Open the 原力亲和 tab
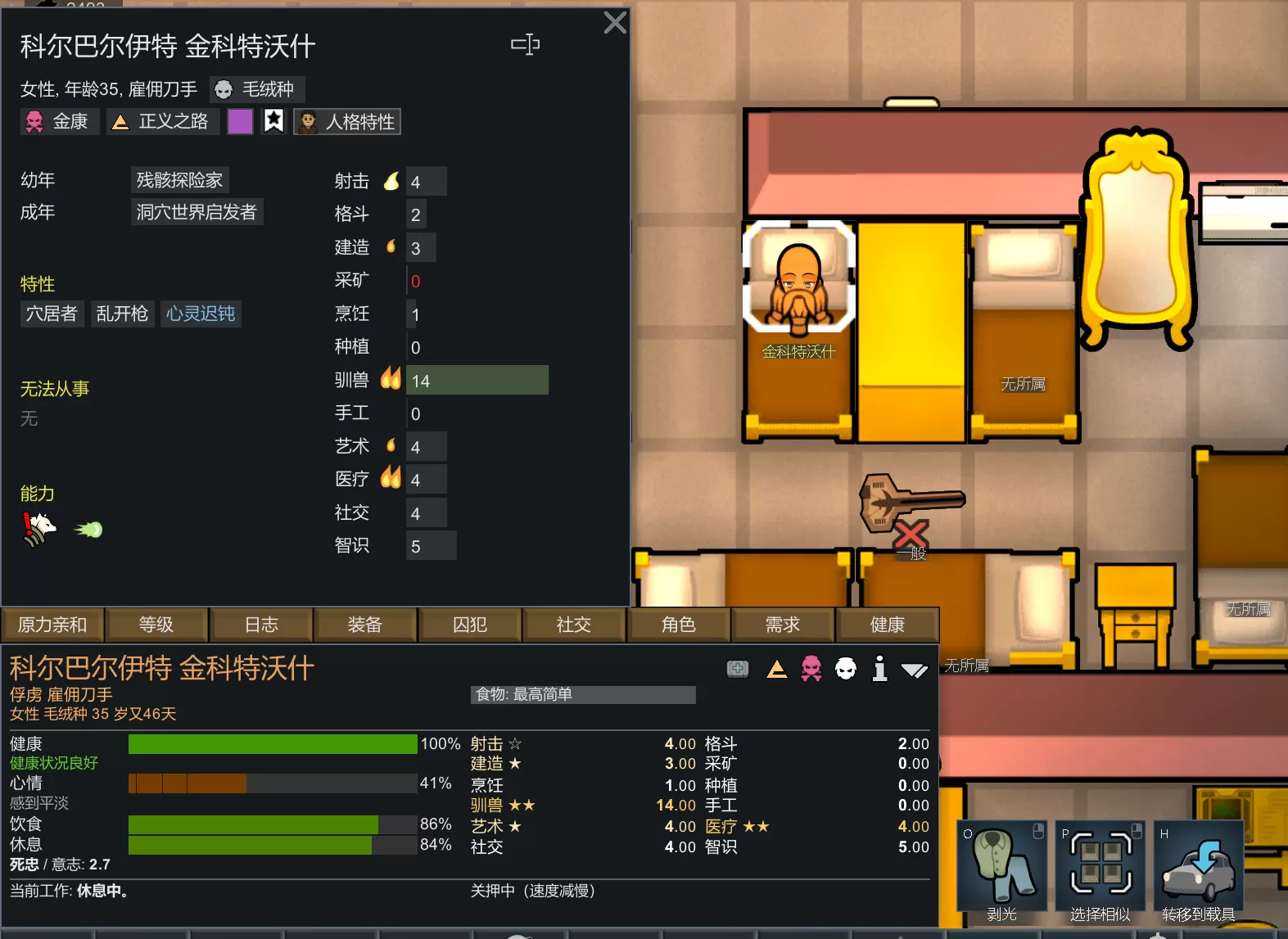The image size is (1288, 939). [52, 625]
